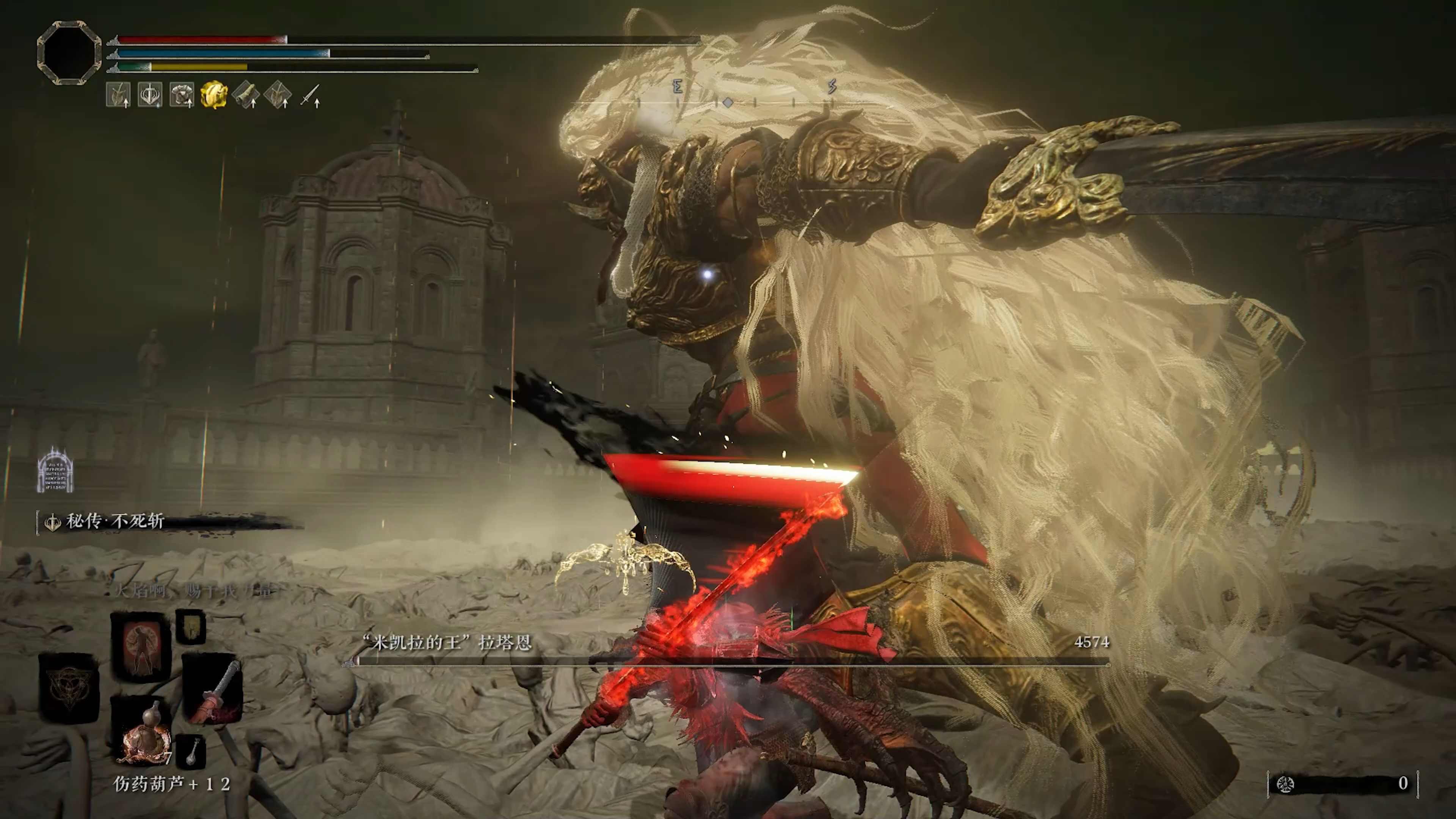Choose the triangular seal left-hand slot
Viewport: 1456px width, 819px height.
point(68,687)
